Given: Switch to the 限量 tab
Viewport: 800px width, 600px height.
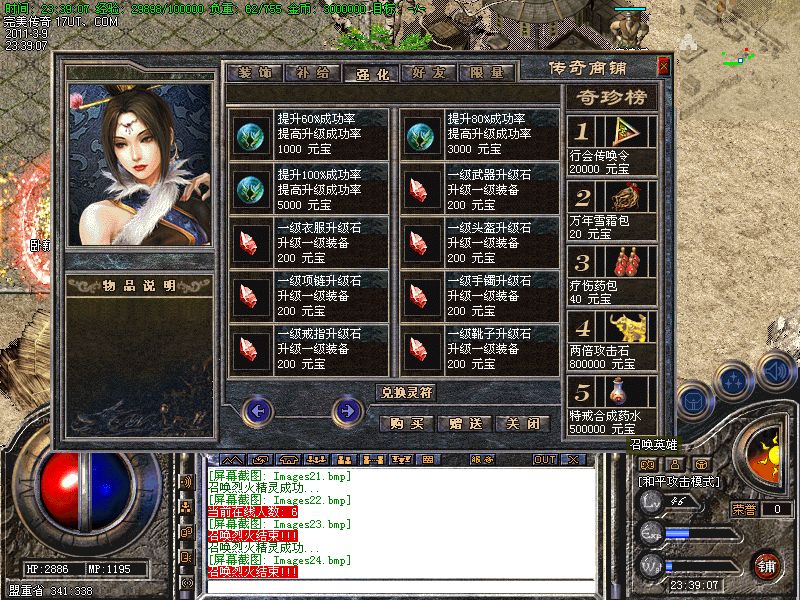Looking at the screenshot, I should coord(487,73).
